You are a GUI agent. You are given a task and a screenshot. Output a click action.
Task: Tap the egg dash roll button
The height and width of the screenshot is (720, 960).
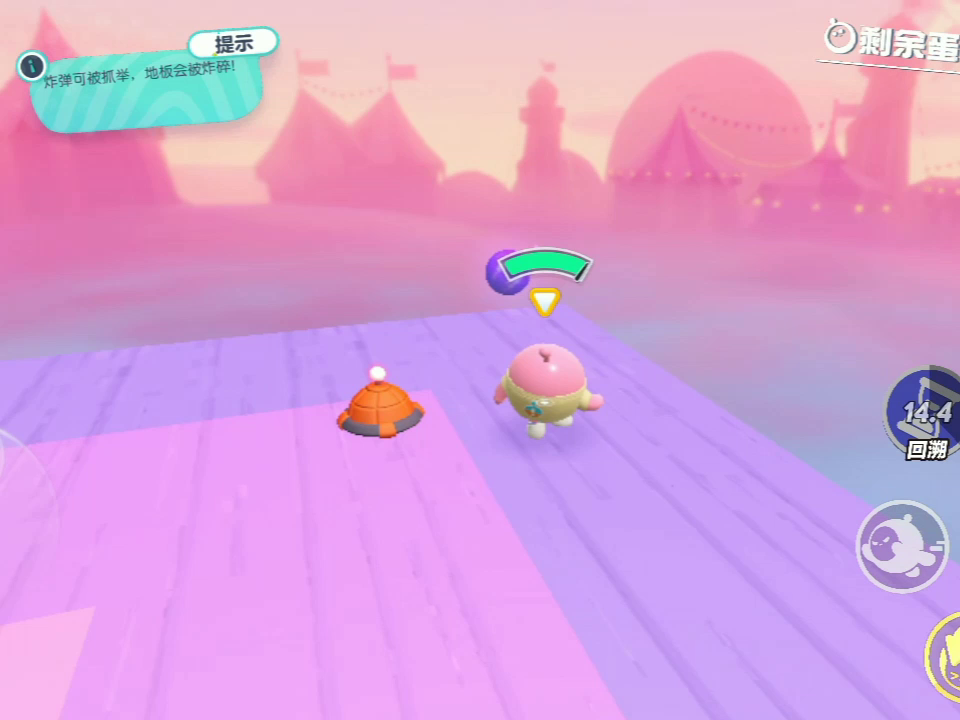click(902, 546)
